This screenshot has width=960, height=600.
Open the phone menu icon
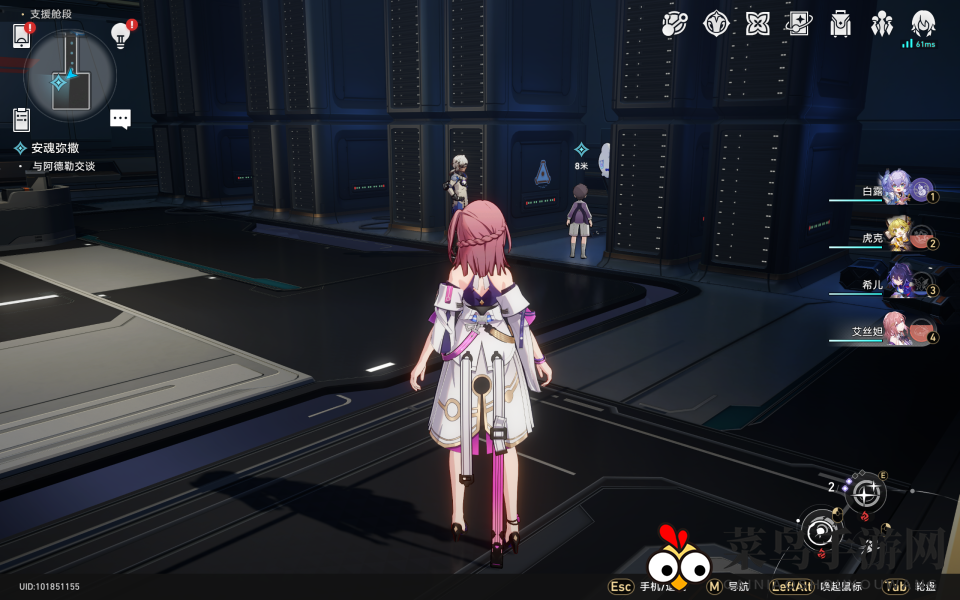point(22,36)
